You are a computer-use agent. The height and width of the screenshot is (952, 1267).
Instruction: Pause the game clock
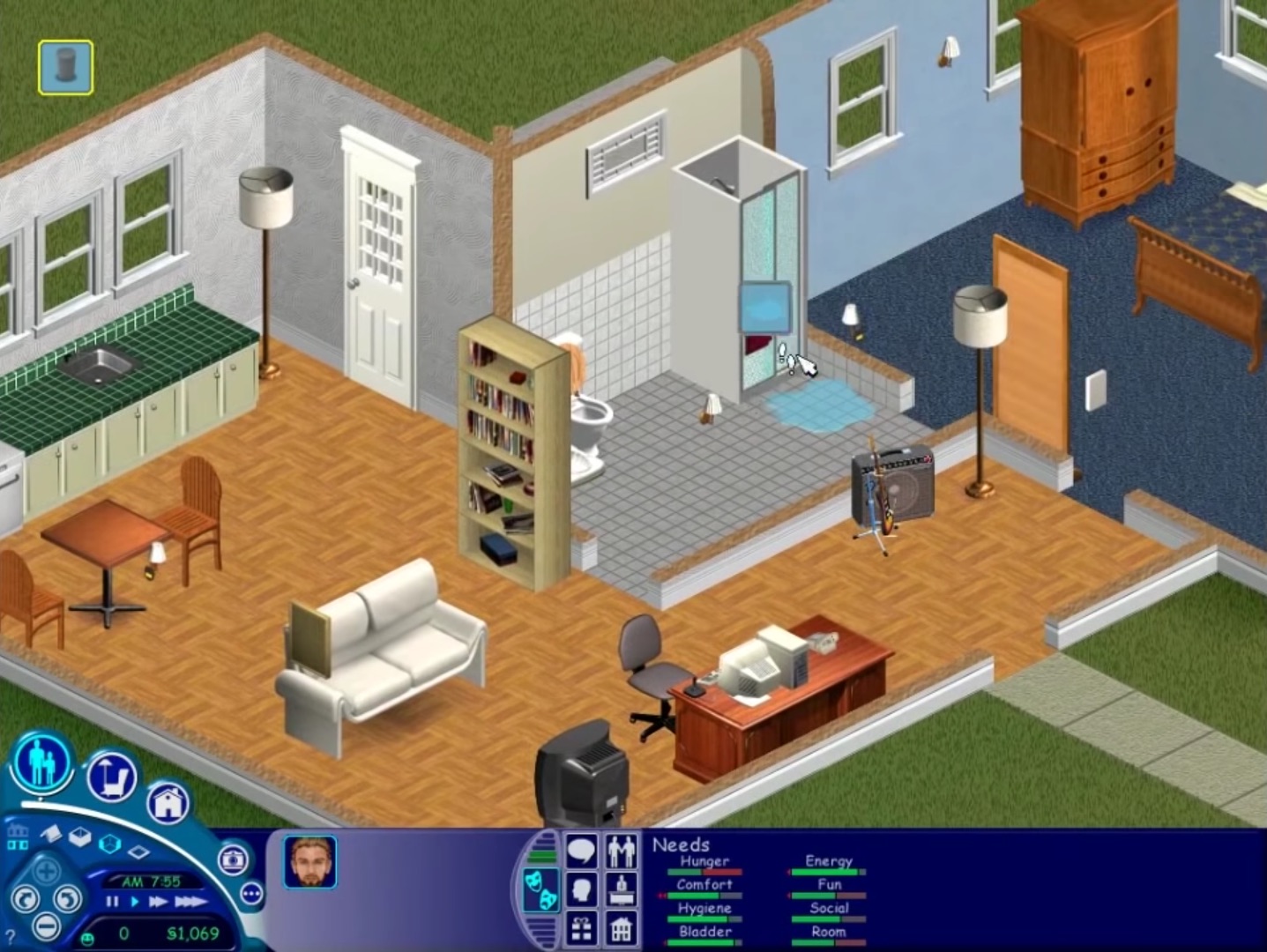(x=113, y=902)
